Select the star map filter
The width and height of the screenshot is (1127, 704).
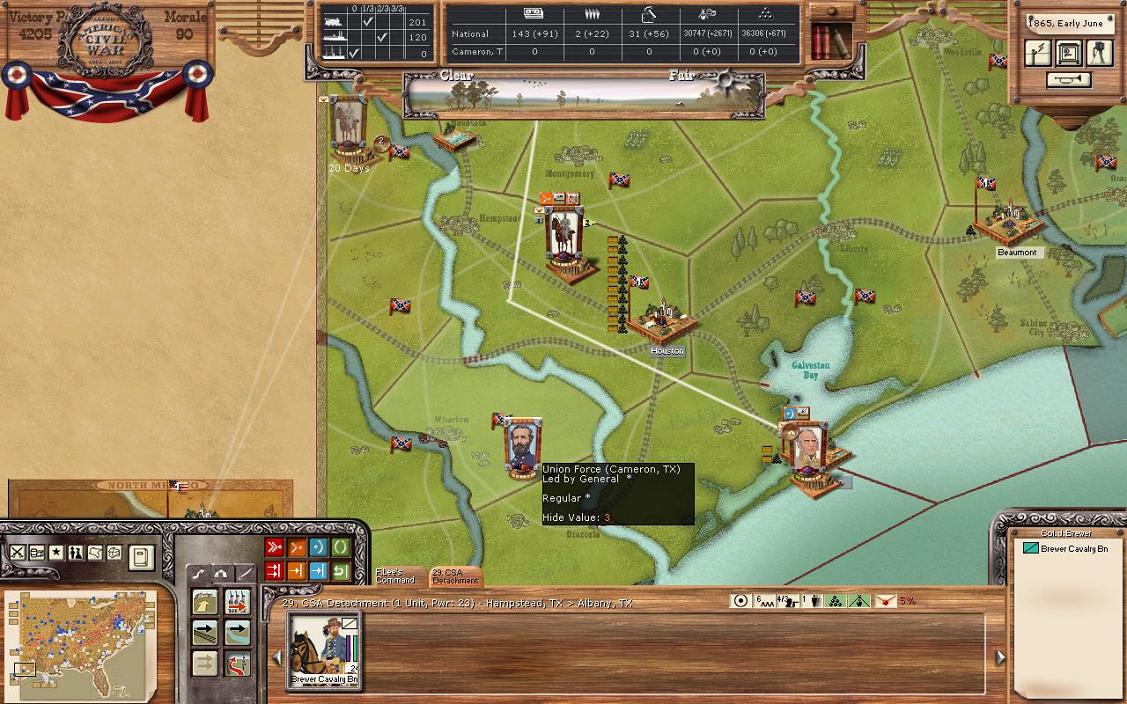pyautogui.click(x=56, y=553)
